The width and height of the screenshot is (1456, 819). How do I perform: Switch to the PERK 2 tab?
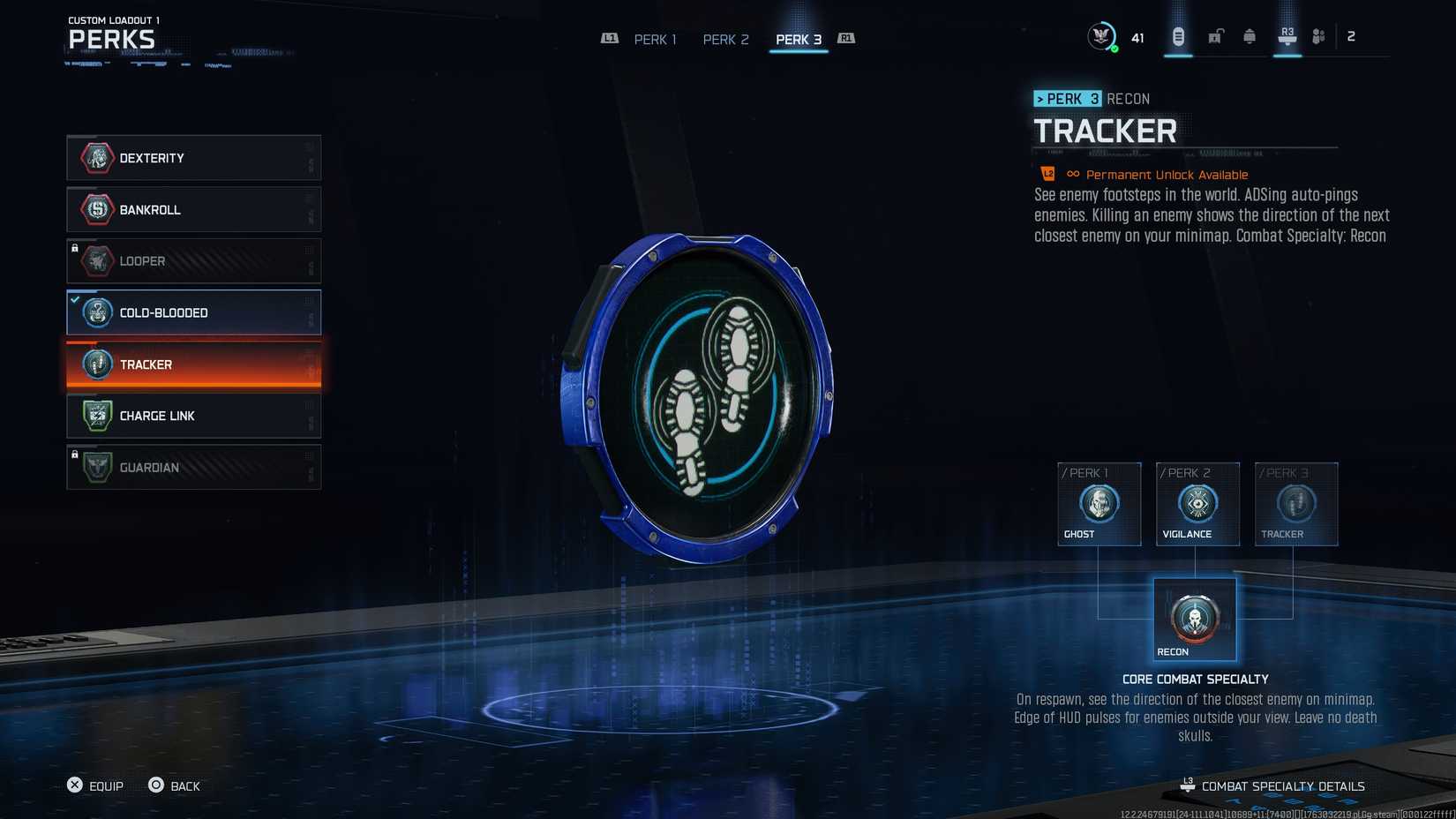(x=724, y=39)
